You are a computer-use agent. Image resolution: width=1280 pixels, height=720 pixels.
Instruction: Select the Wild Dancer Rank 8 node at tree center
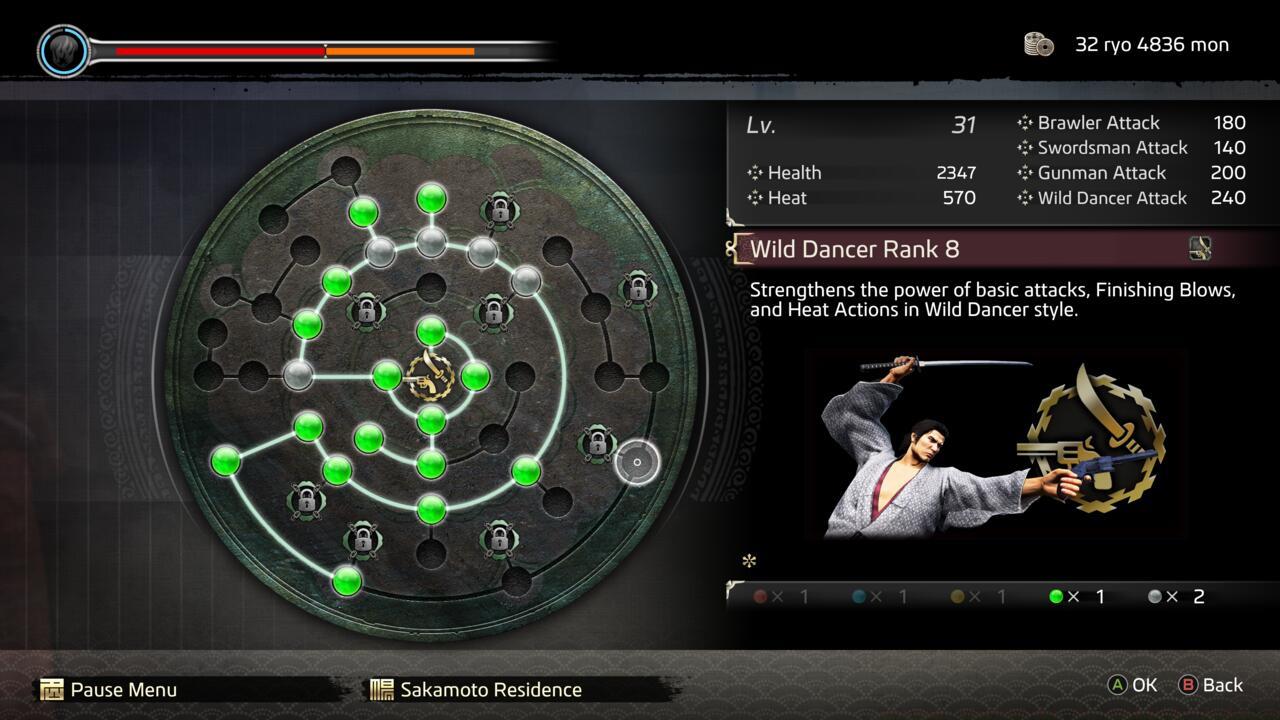click(x=428, y=375)
